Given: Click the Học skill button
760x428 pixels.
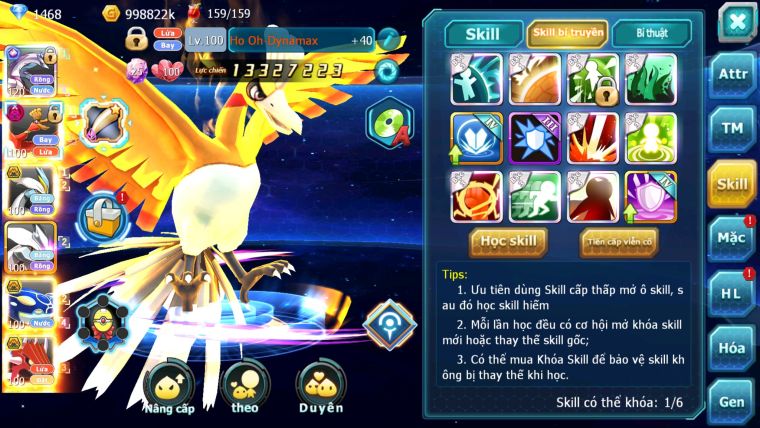Looking at the screenshot, I should pyautogui.click(x=509, y=241).
